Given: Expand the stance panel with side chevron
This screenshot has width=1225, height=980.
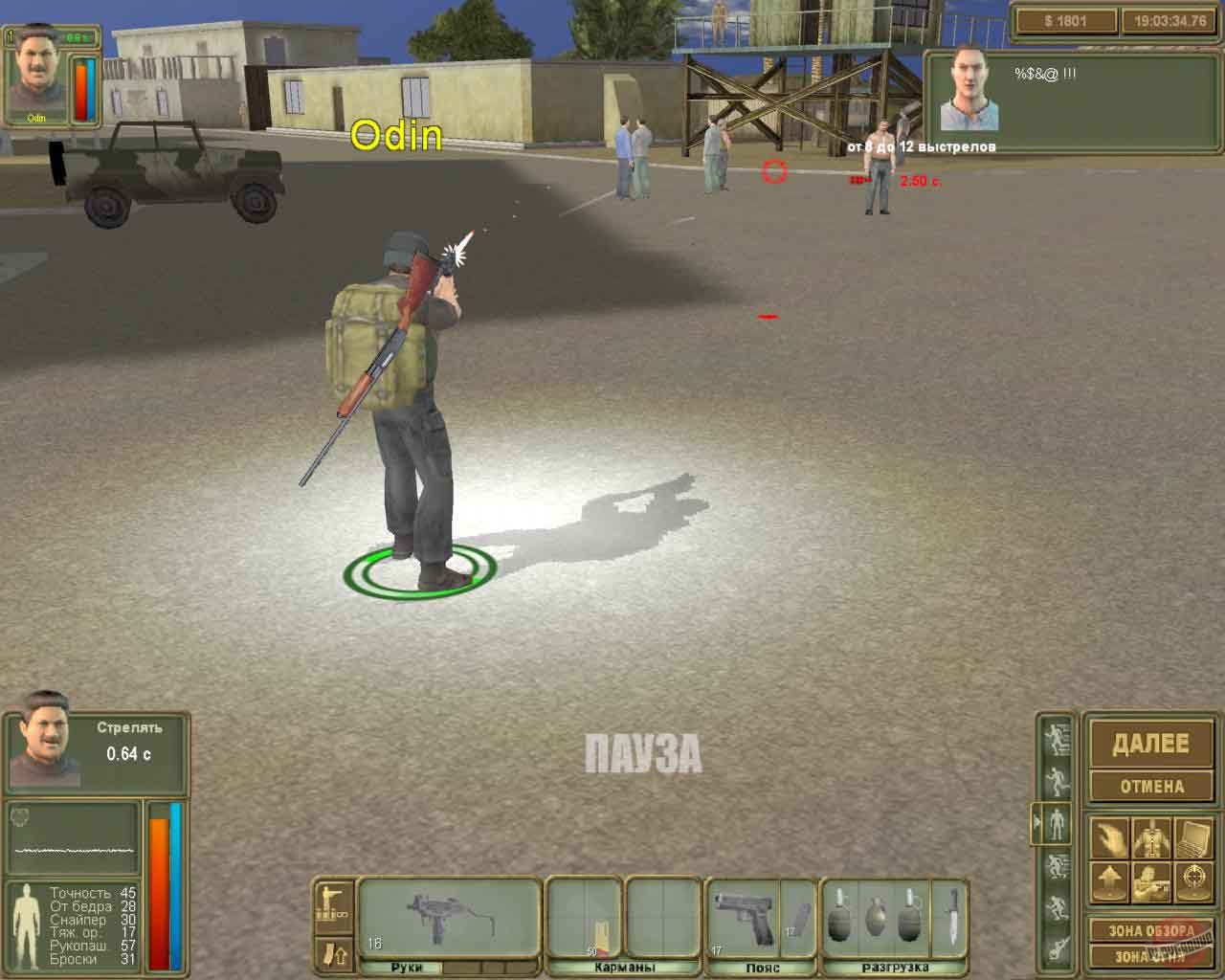Looking at the screenshot, I should tap(1036, 820).
